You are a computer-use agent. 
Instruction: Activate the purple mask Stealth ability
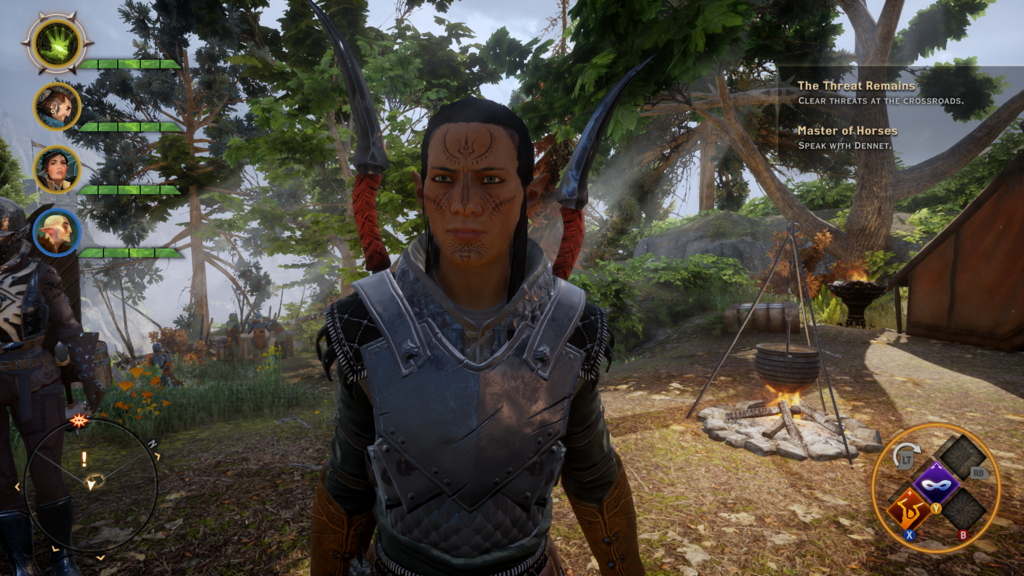(x=936, y=484)
